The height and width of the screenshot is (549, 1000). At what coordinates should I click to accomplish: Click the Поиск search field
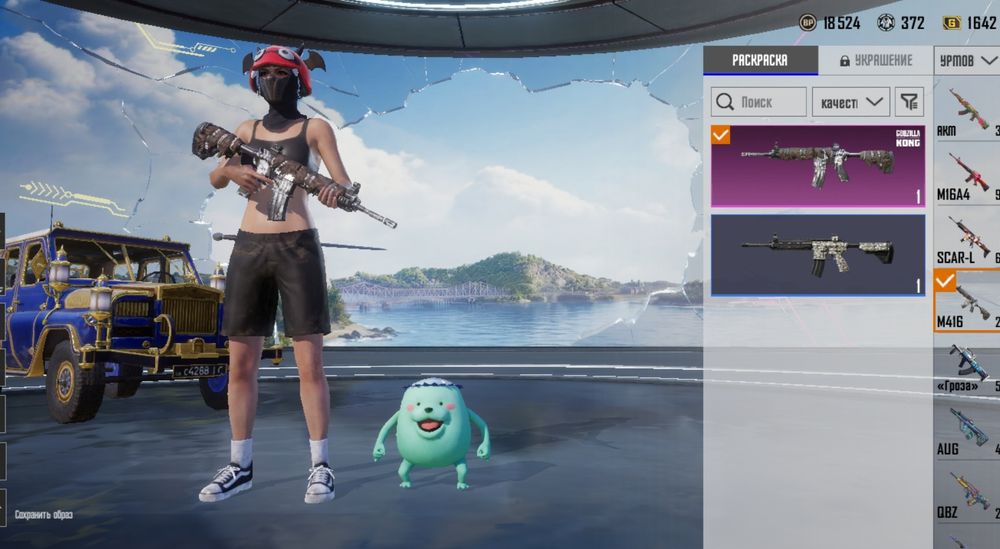(759, 102)
